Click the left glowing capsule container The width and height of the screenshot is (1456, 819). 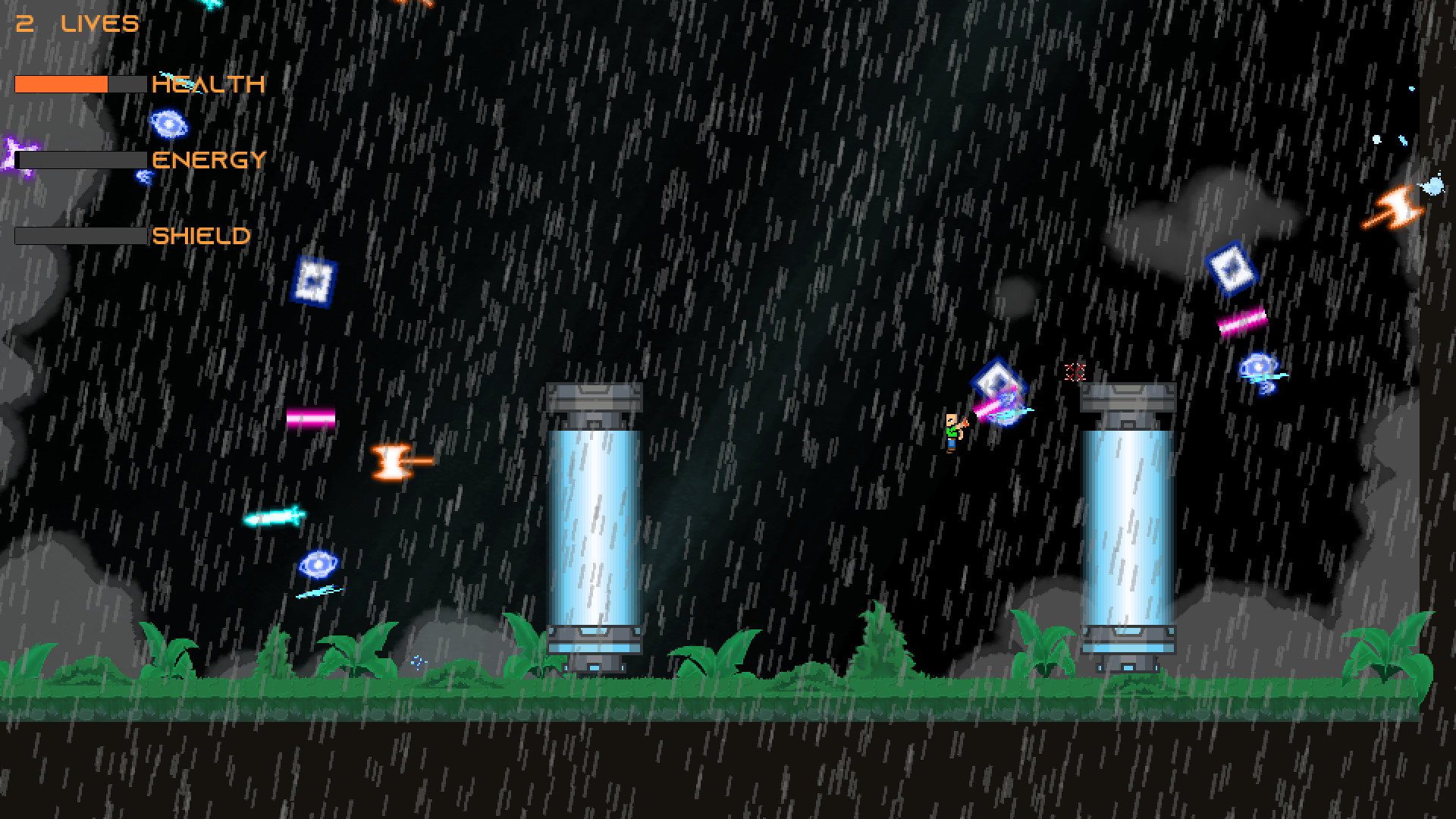pyautogui.click(x=595, y=523)
